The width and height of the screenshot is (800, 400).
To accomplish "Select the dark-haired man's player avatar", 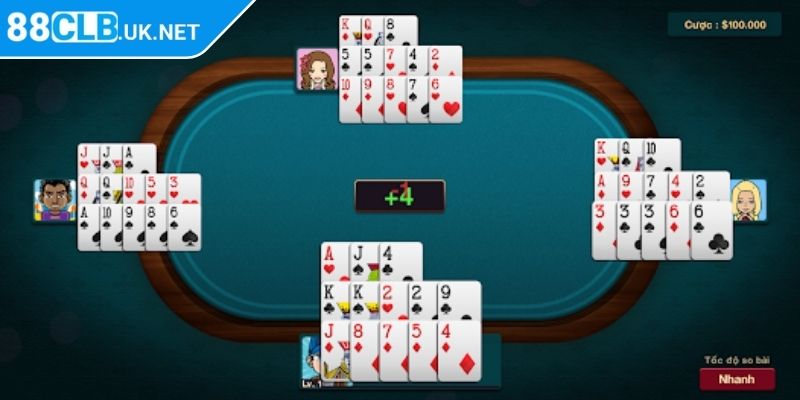I will click(x=54, y=200).
